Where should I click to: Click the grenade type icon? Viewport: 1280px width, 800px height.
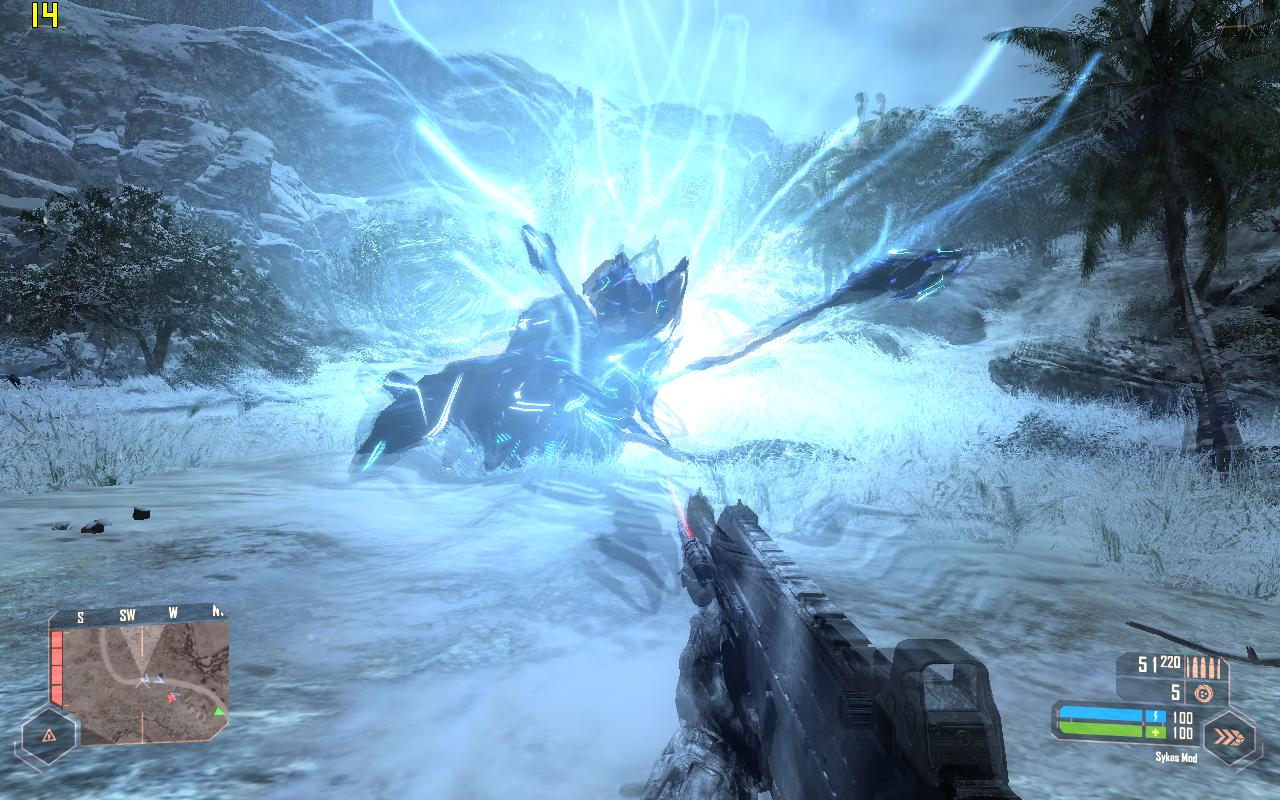(1204, 692)
